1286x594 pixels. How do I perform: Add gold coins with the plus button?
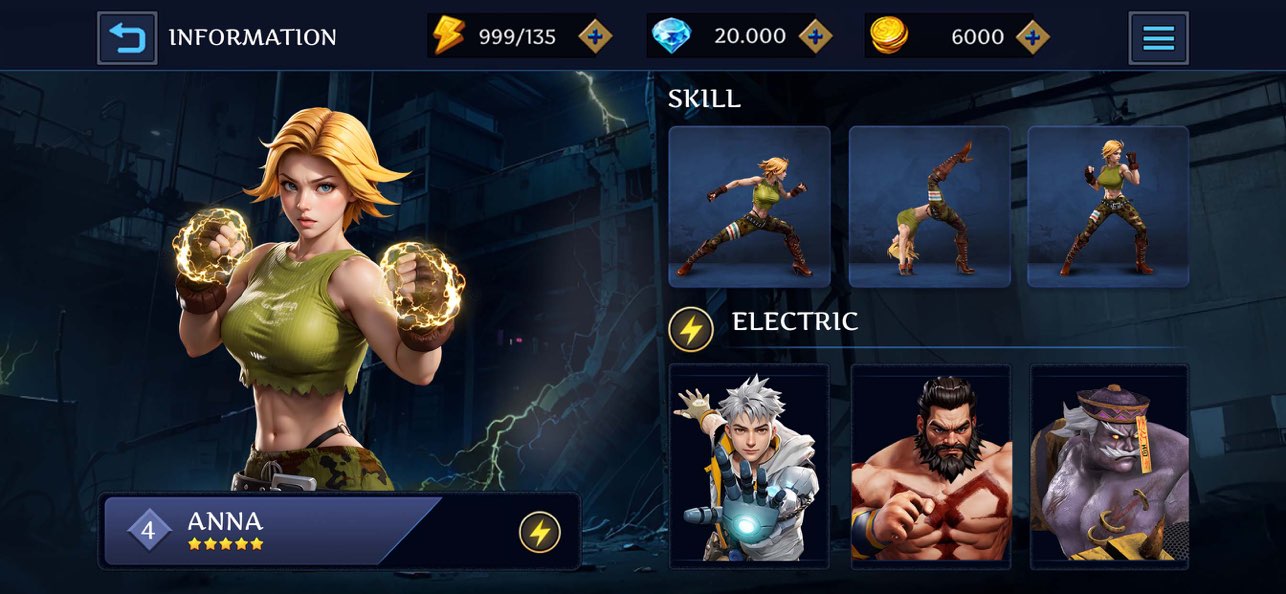pos(1032,37)
